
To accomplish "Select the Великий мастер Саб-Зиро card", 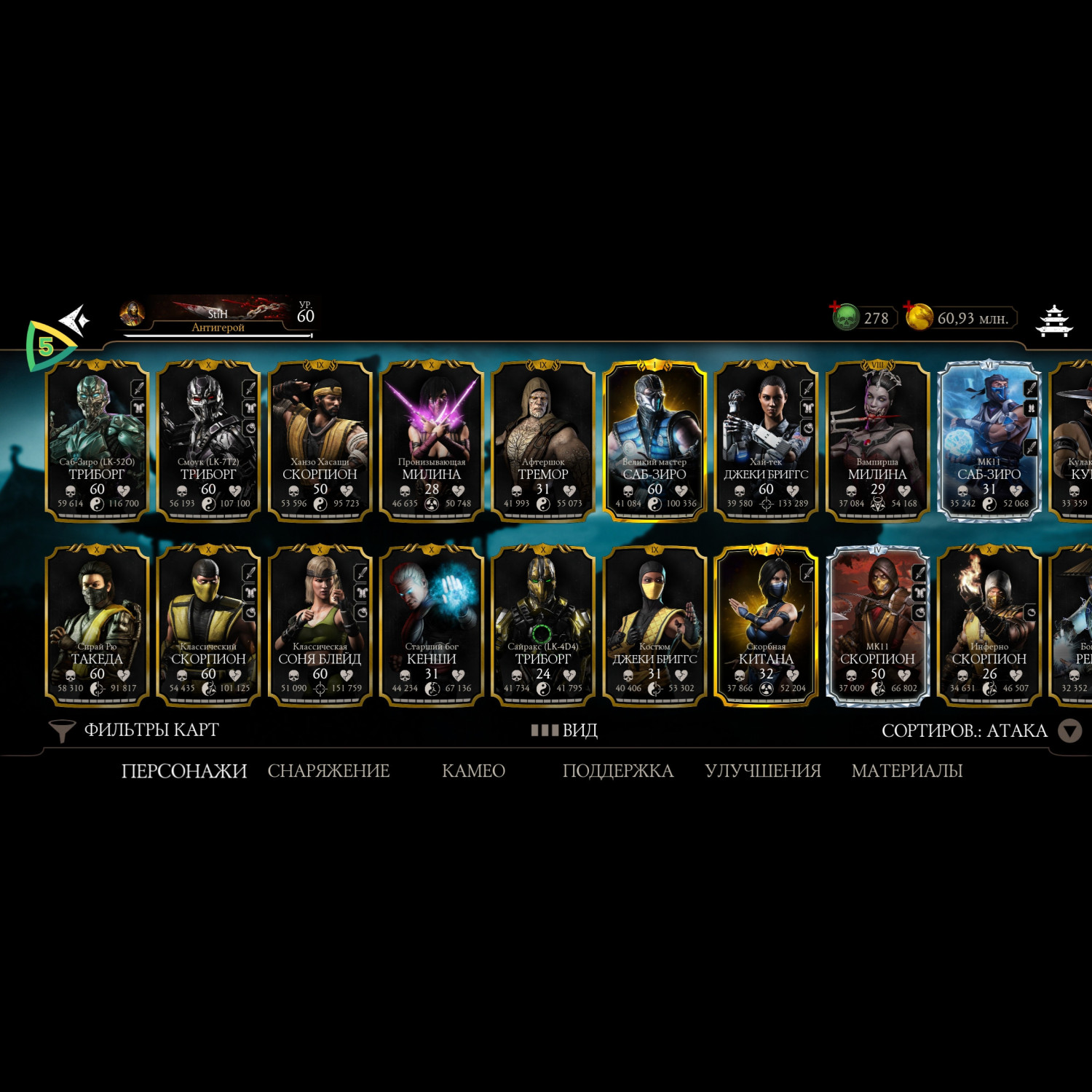I will click(x=654, y=440).
